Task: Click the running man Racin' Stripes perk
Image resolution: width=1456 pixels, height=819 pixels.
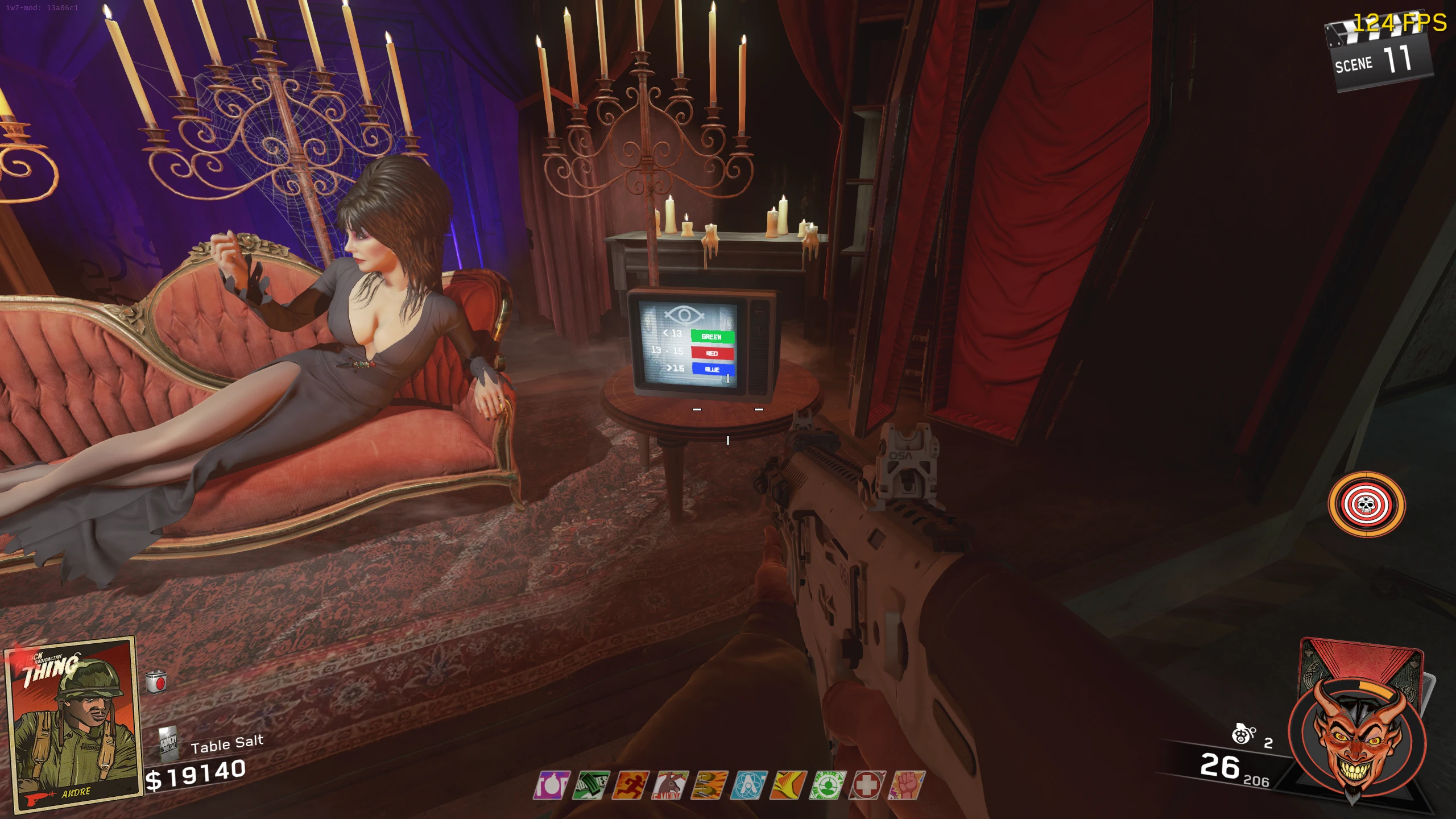Action: click(630, 785)
